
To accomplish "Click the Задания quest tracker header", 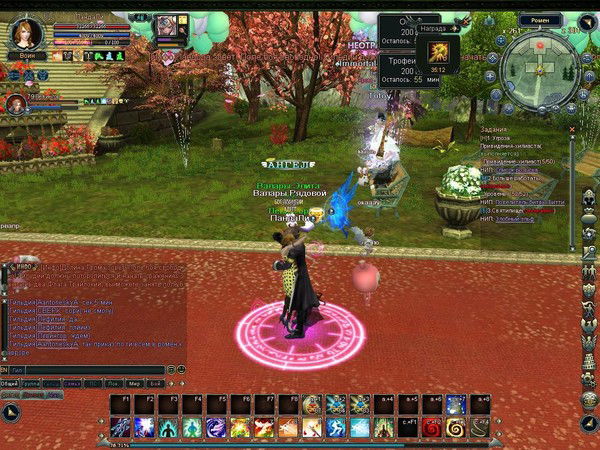I will point(494,129).
